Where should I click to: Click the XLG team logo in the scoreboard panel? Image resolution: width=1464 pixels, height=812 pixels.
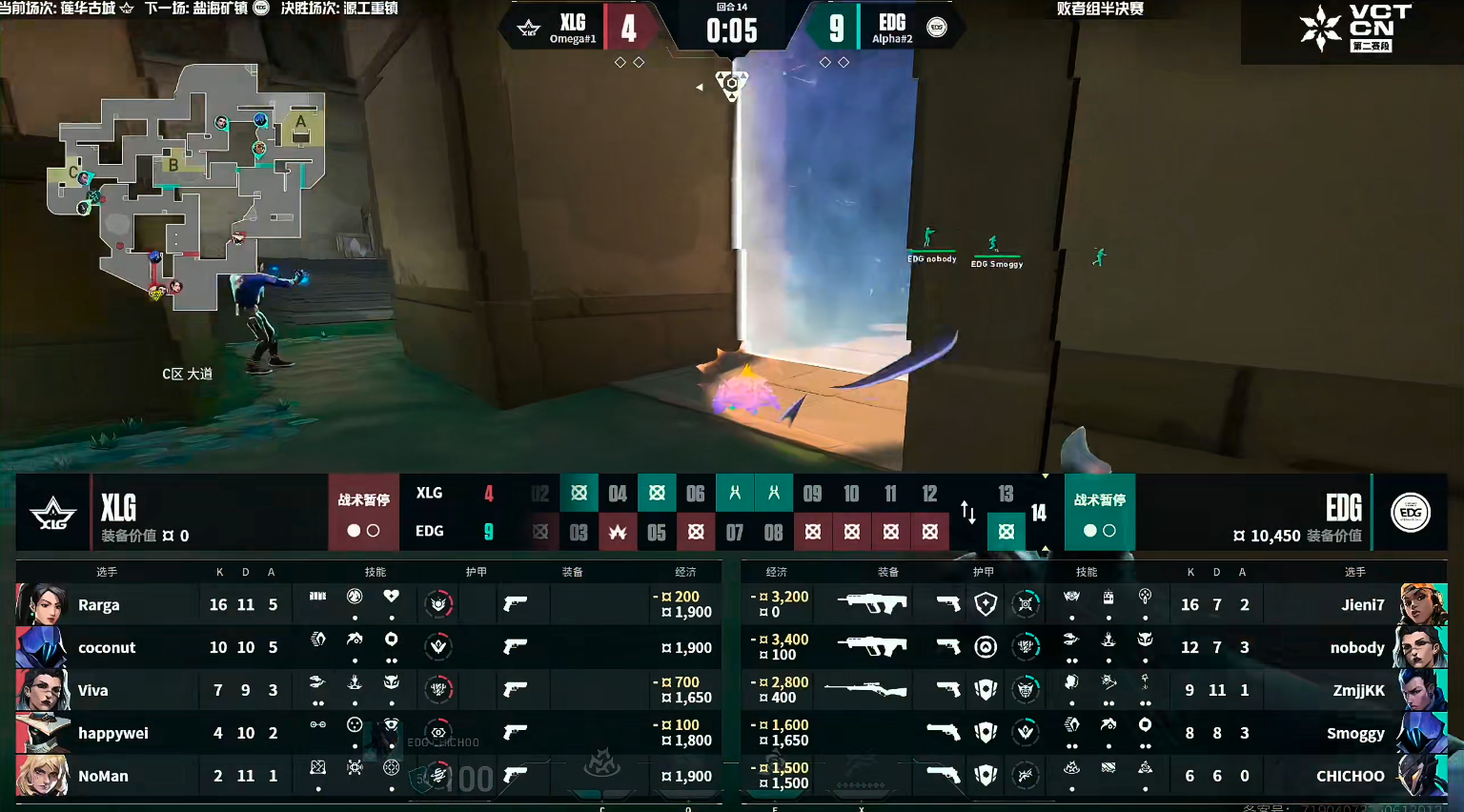53,513
